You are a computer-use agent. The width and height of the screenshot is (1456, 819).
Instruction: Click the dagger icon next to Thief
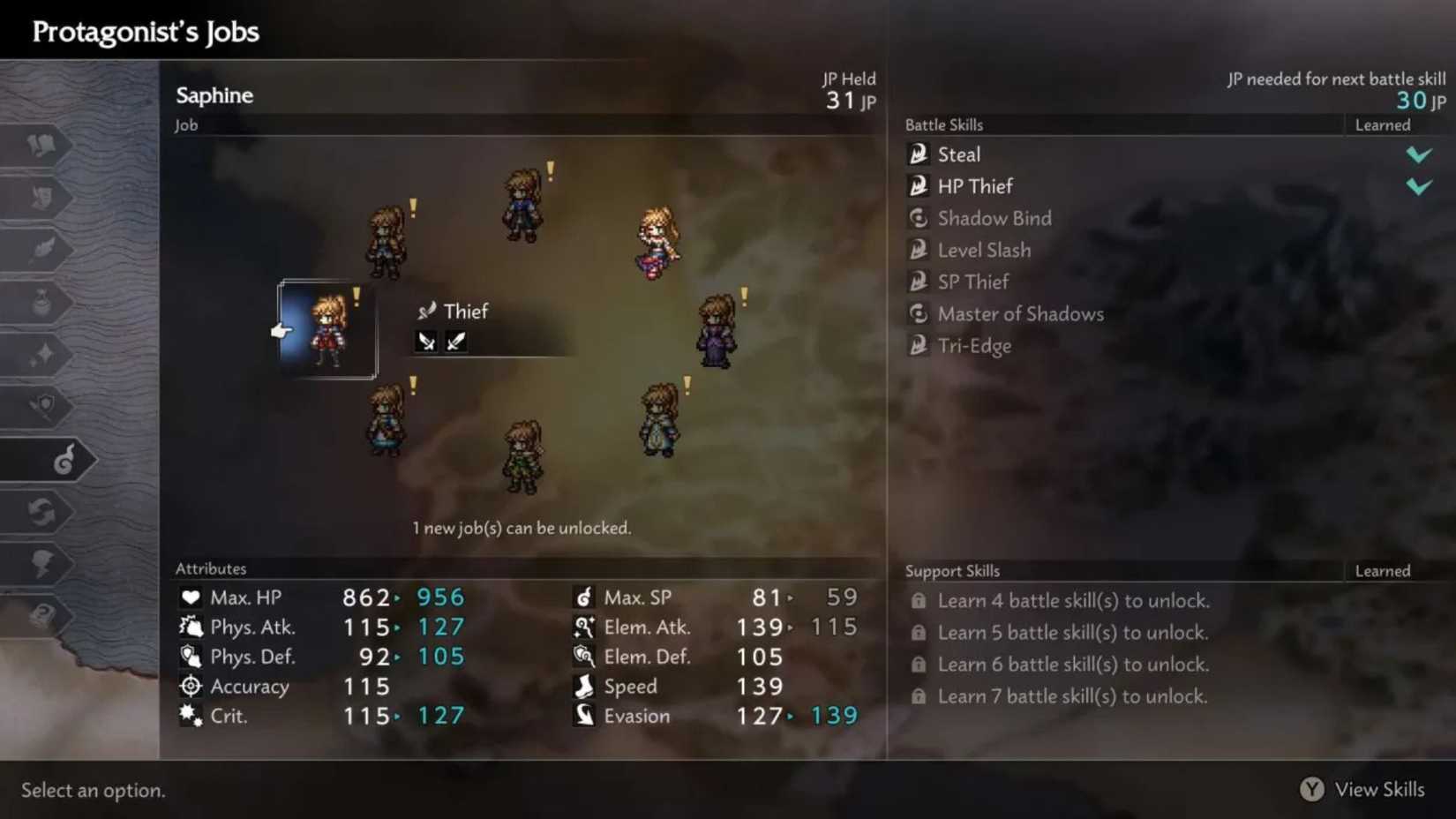427,311
